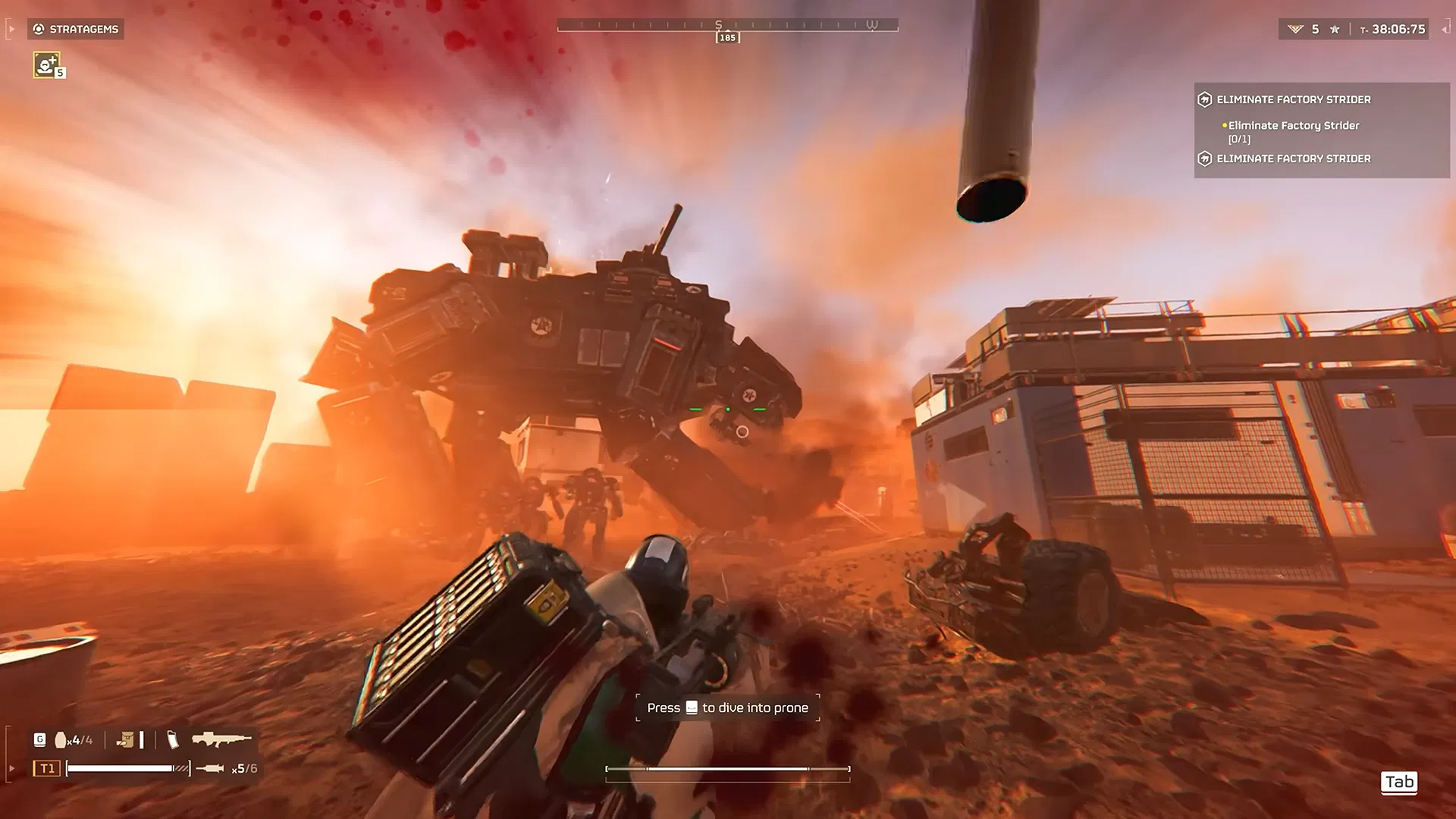The image size is (1456, 819).
Task: Activate the Reinforce stratagem icon
Action: (x=45, y=67)
